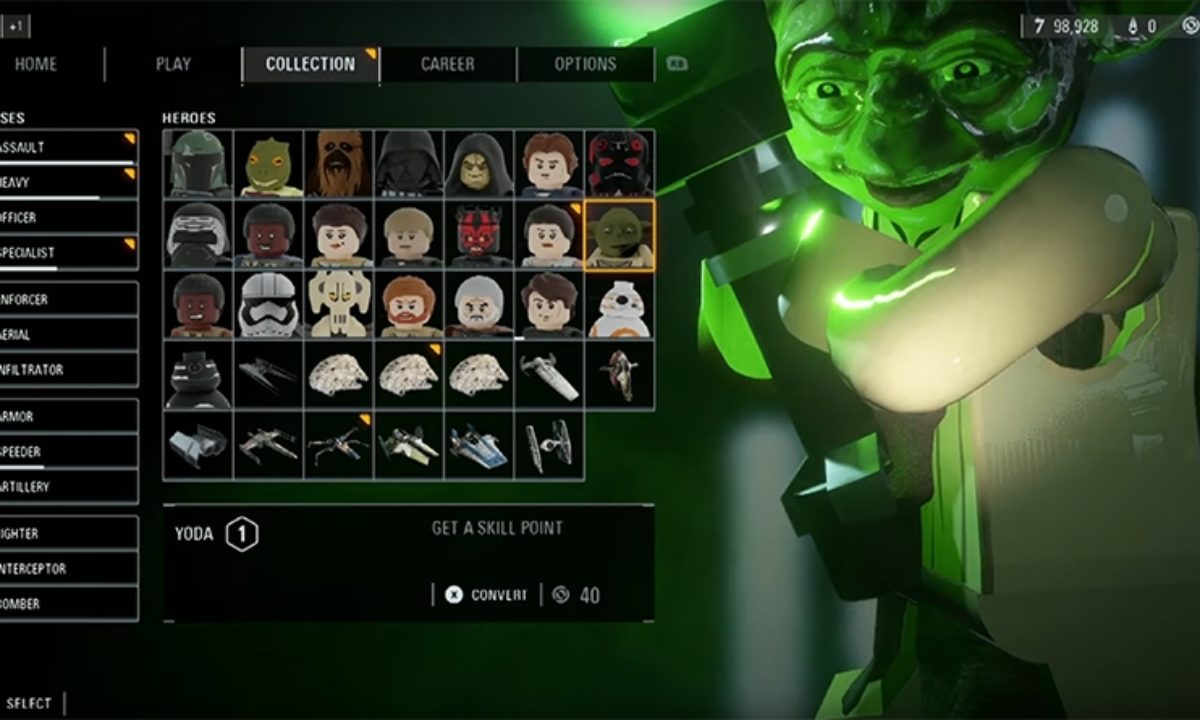The width and height of the screenshot is (1200, 720).
Task: Pick the TIE fighter ship tile
Action: click(x=549, y=445)
